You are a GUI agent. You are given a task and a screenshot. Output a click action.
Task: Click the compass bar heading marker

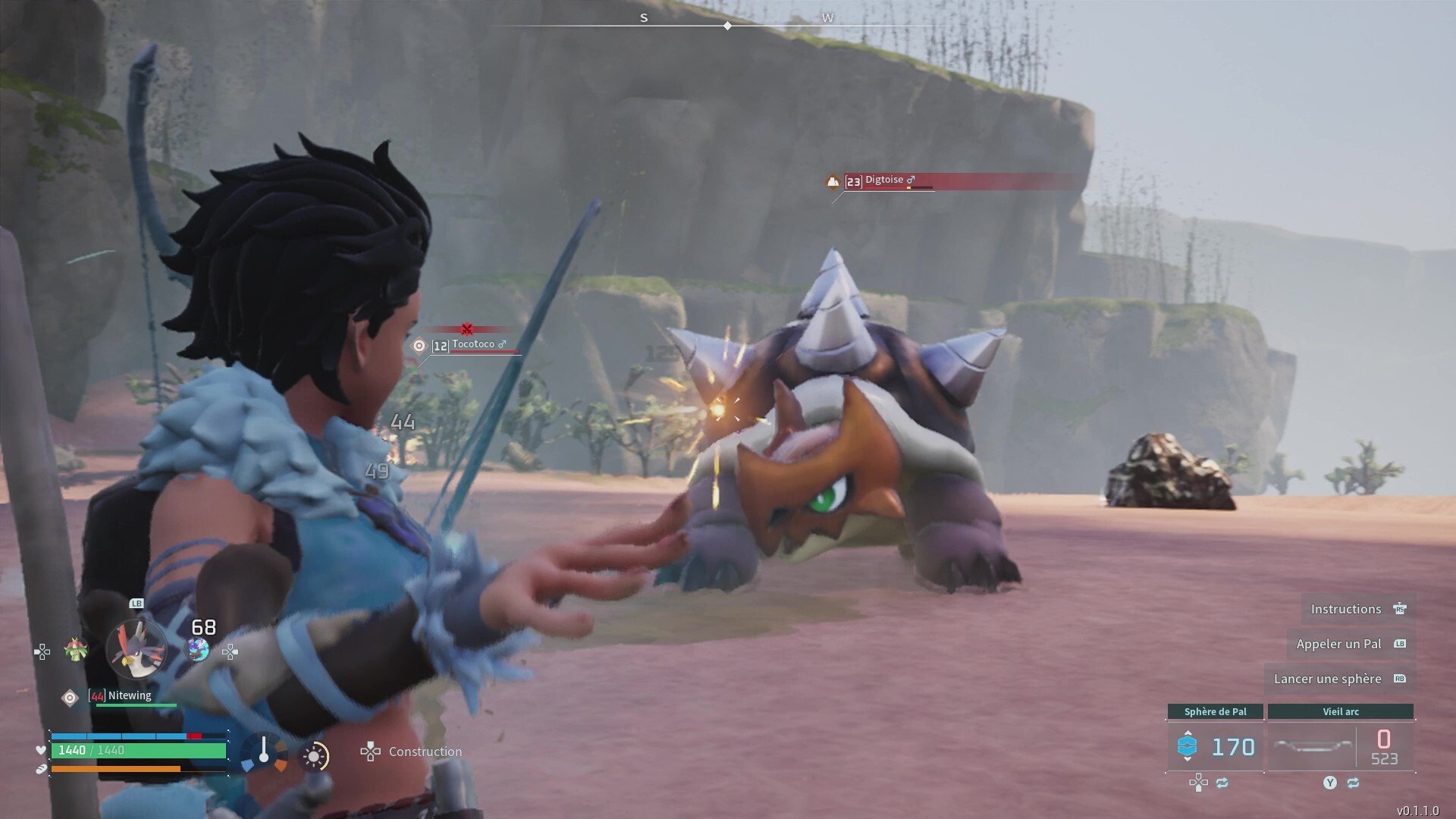coord(727,26)
